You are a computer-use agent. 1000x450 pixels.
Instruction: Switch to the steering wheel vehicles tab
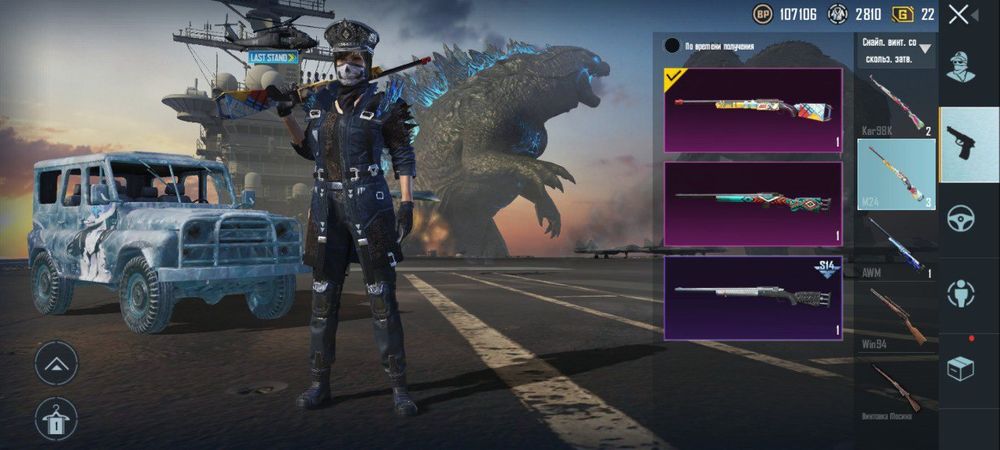pyautogui.click(x=961, y=218)
